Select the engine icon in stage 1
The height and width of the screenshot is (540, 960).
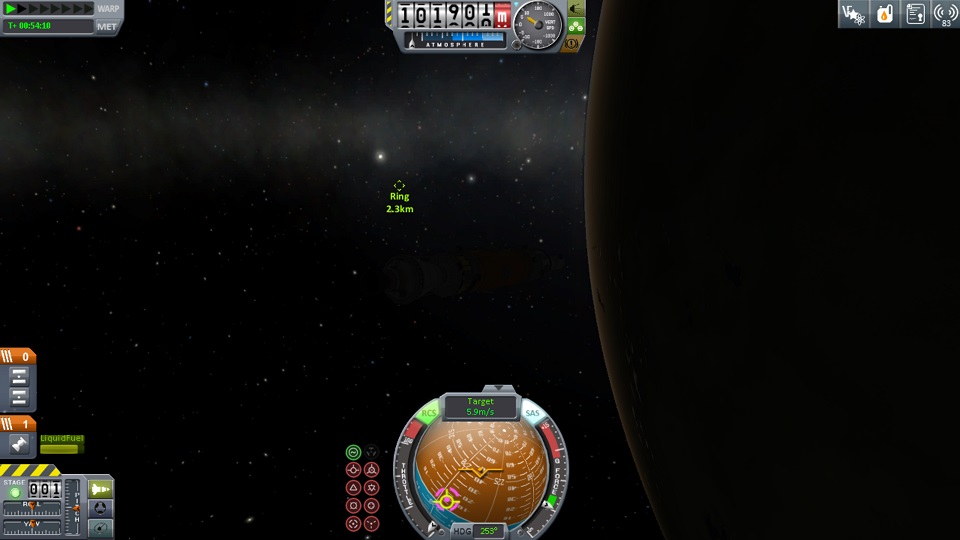pyautogui.click(x=18, y=444)
